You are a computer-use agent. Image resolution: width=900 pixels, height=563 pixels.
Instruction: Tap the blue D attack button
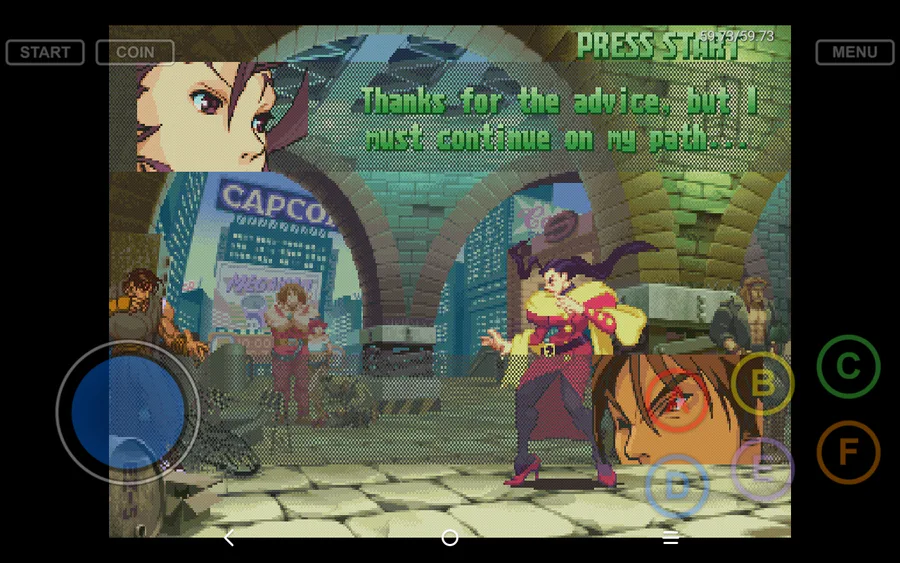(x=677, y=486)
